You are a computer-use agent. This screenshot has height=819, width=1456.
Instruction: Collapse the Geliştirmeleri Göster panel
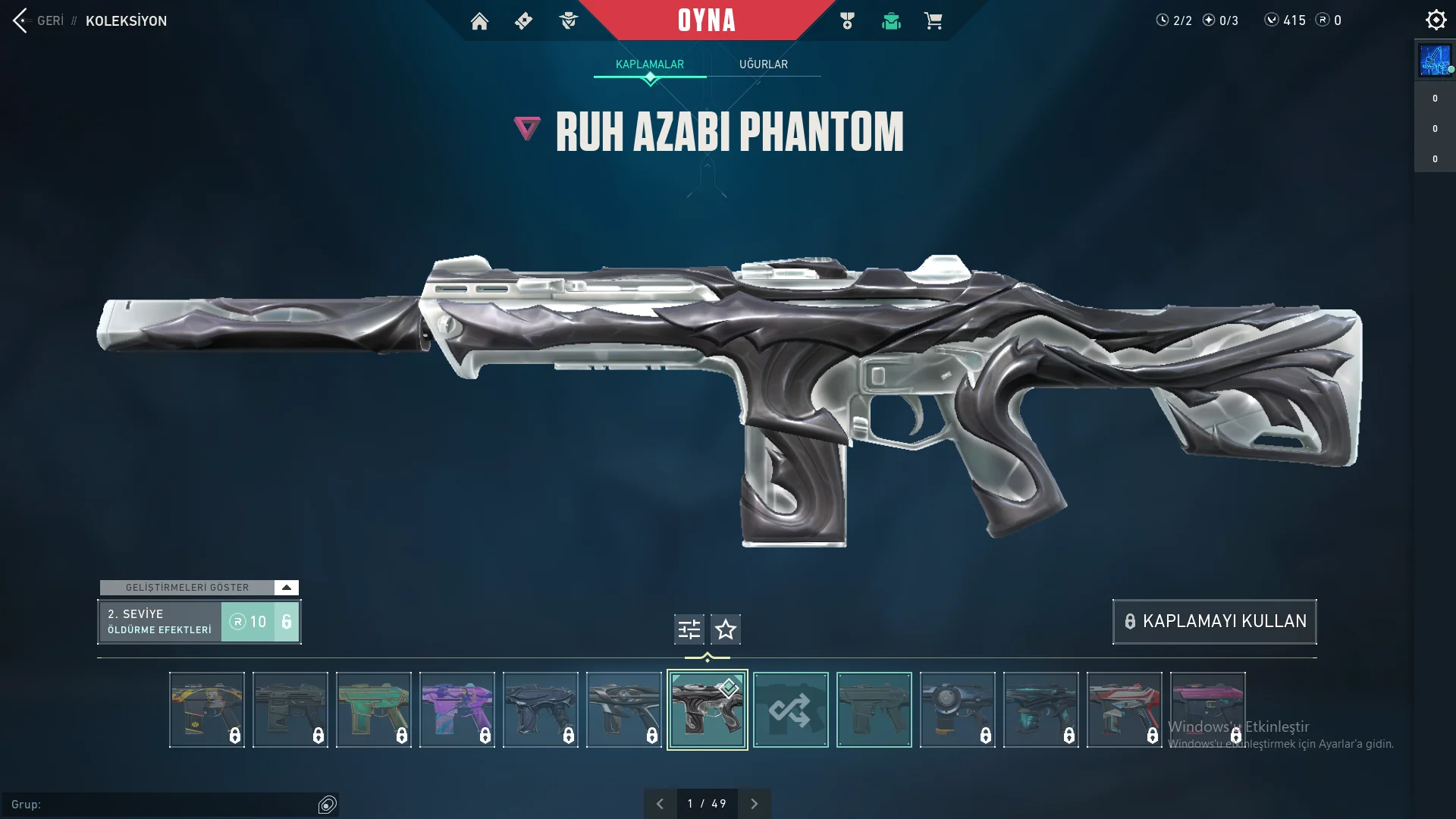[286, 587]
